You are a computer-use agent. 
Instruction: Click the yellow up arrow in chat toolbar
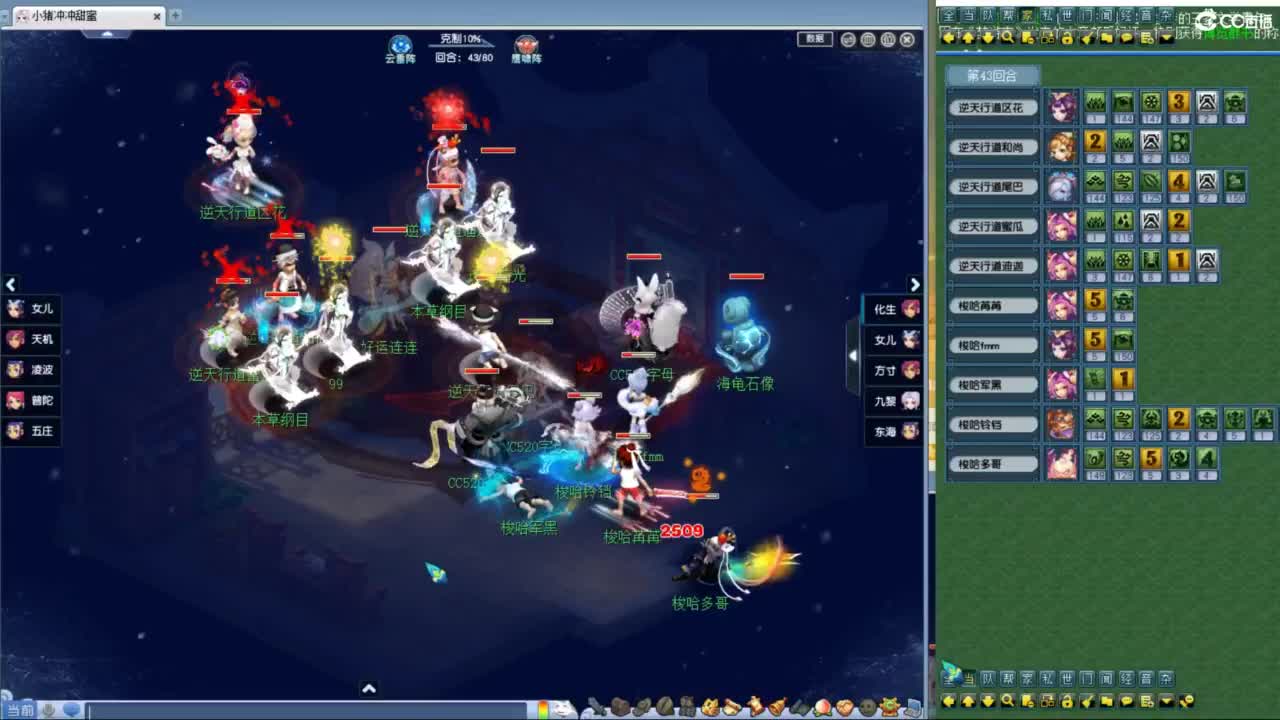pos(967,35)
